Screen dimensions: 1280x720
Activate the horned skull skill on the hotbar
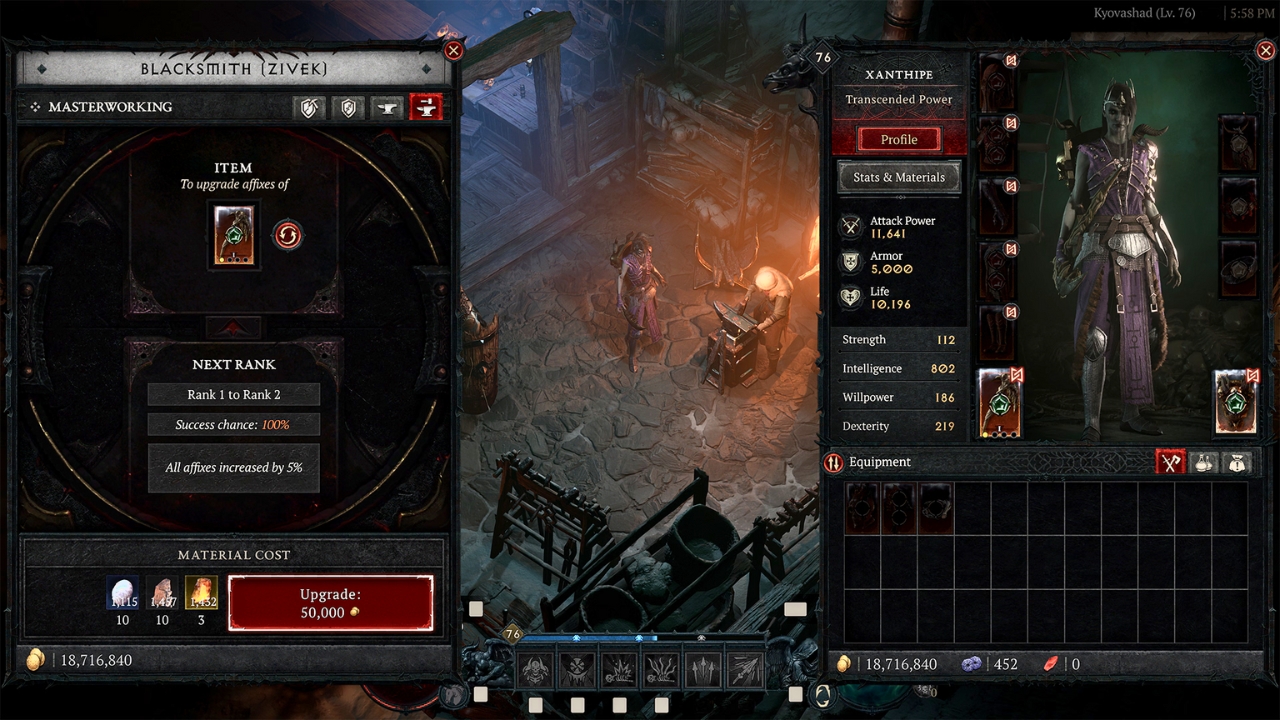coord(534,669)
